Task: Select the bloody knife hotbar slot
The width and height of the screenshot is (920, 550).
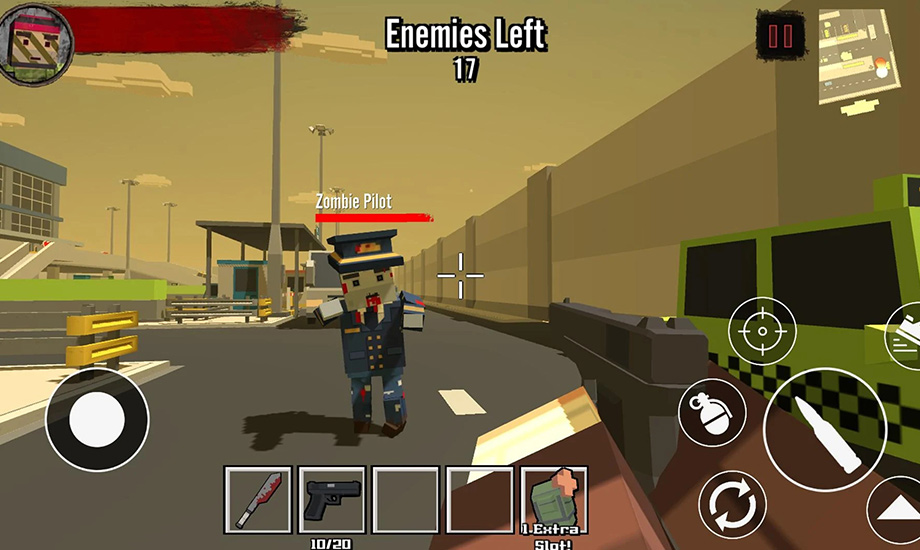Action: (258, 499)
